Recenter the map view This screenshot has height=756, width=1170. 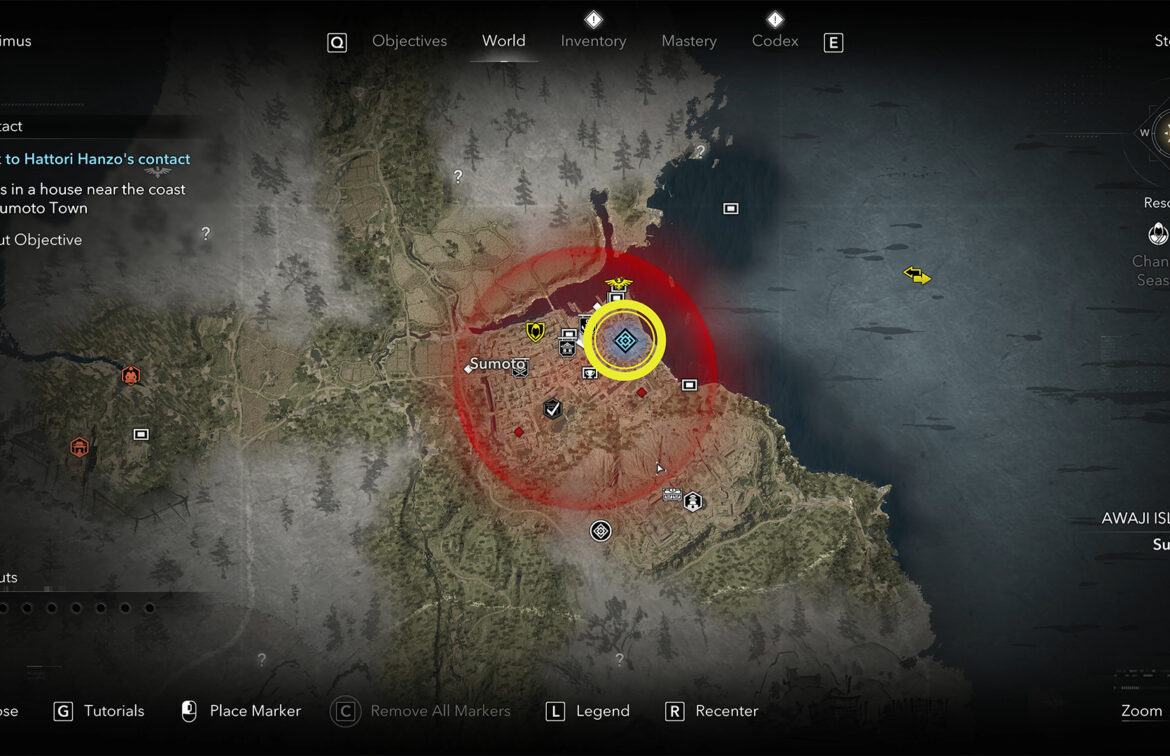(x=726, y=711)
